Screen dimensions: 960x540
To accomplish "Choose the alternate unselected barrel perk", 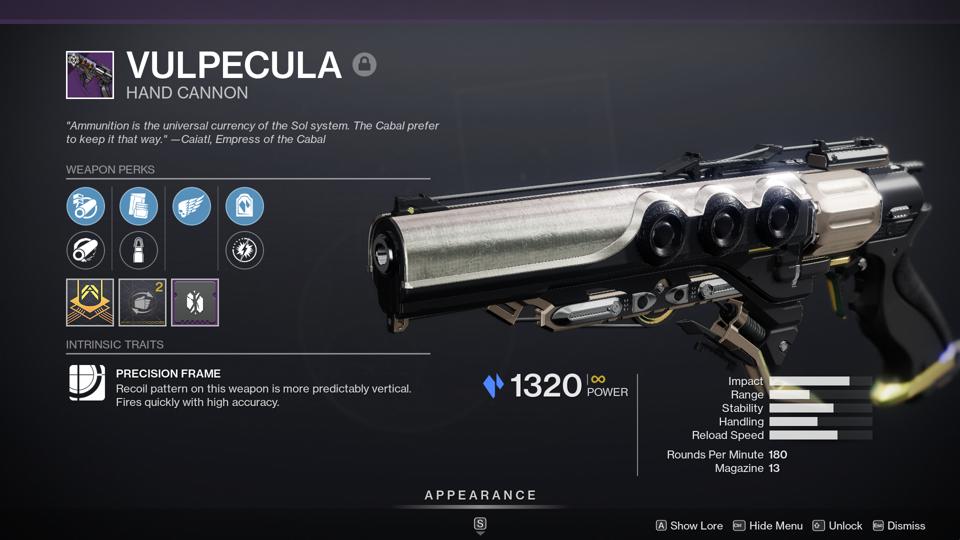I will tap(86, 250).
